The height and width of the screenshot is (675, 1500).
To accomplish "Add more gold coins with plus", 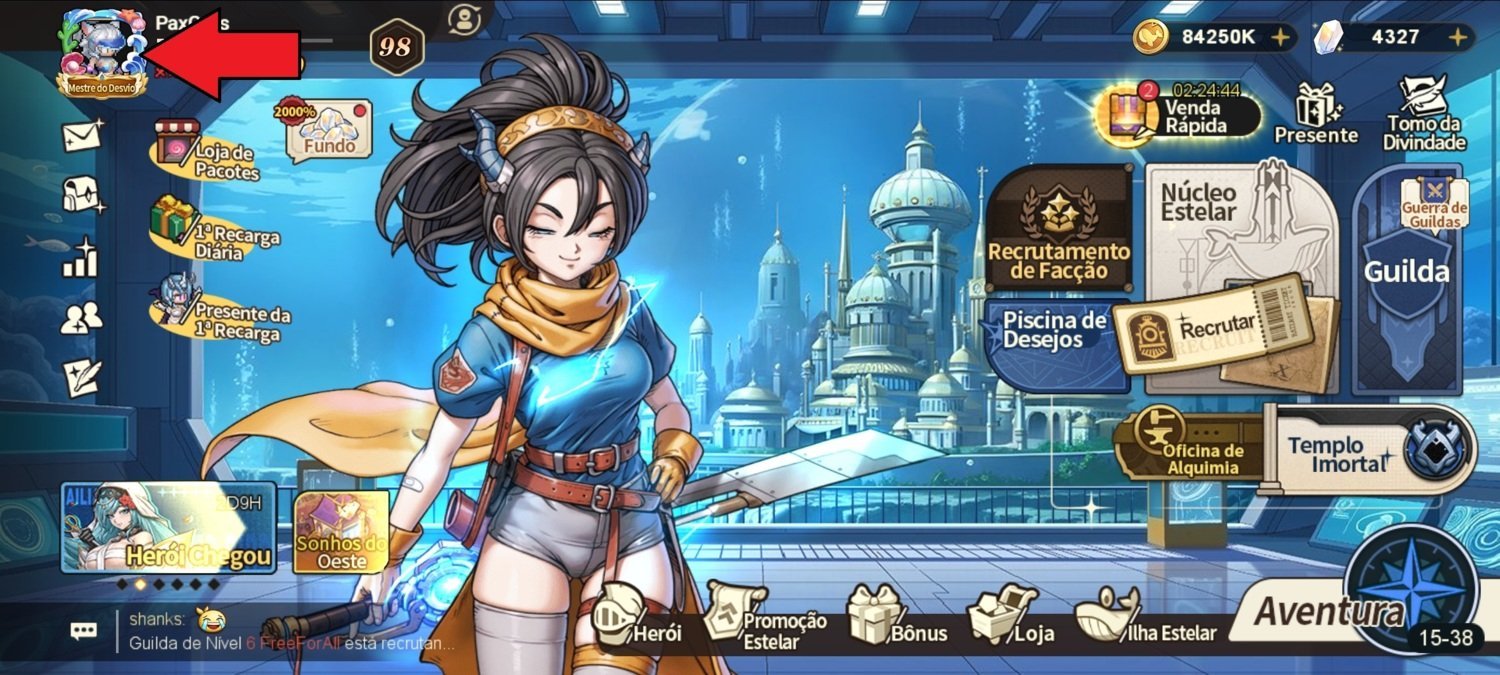I will [x=1279, y=38].
